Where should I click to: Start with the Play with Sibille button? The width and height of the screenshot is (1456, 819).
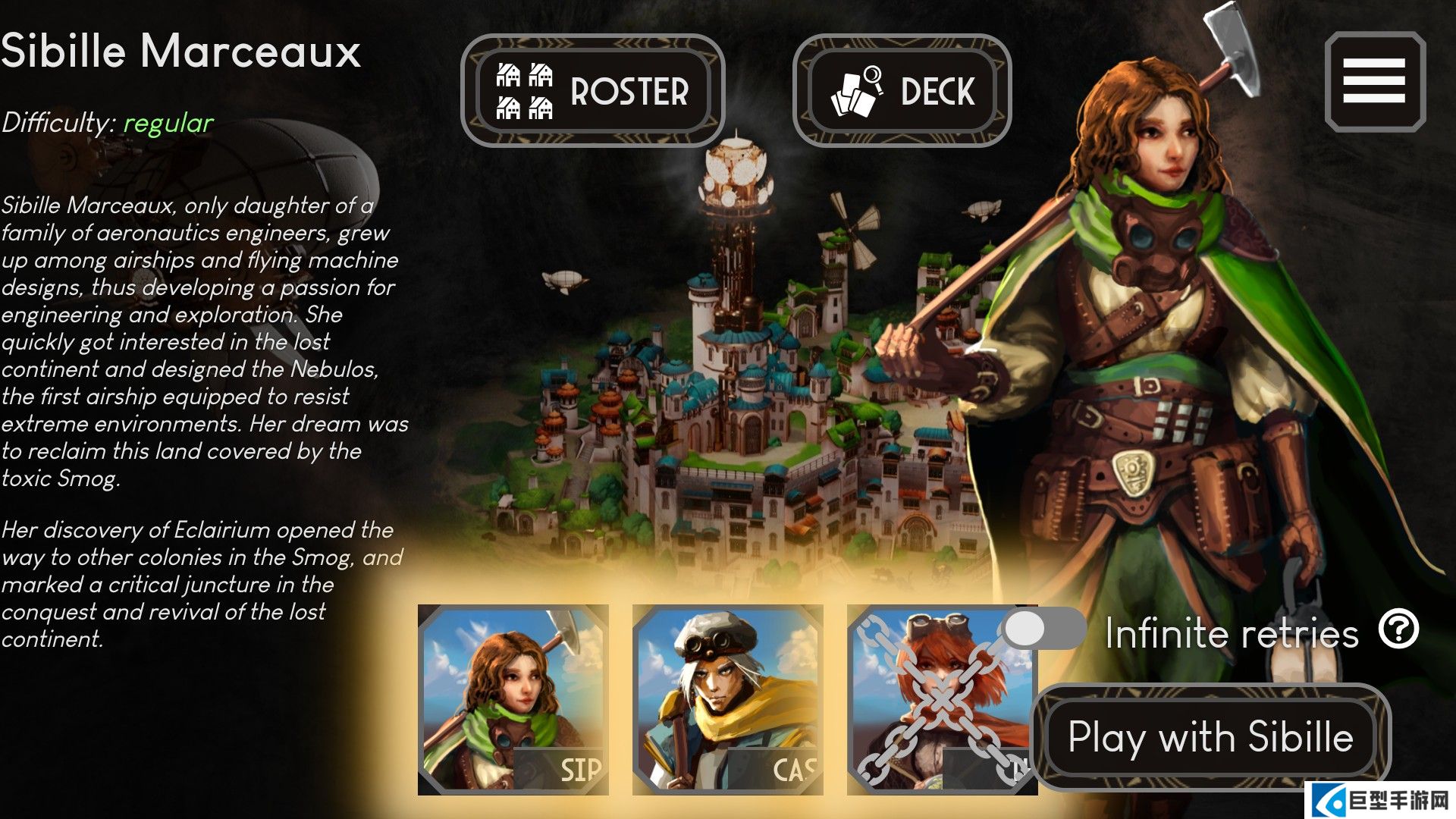pos(1210,737)
